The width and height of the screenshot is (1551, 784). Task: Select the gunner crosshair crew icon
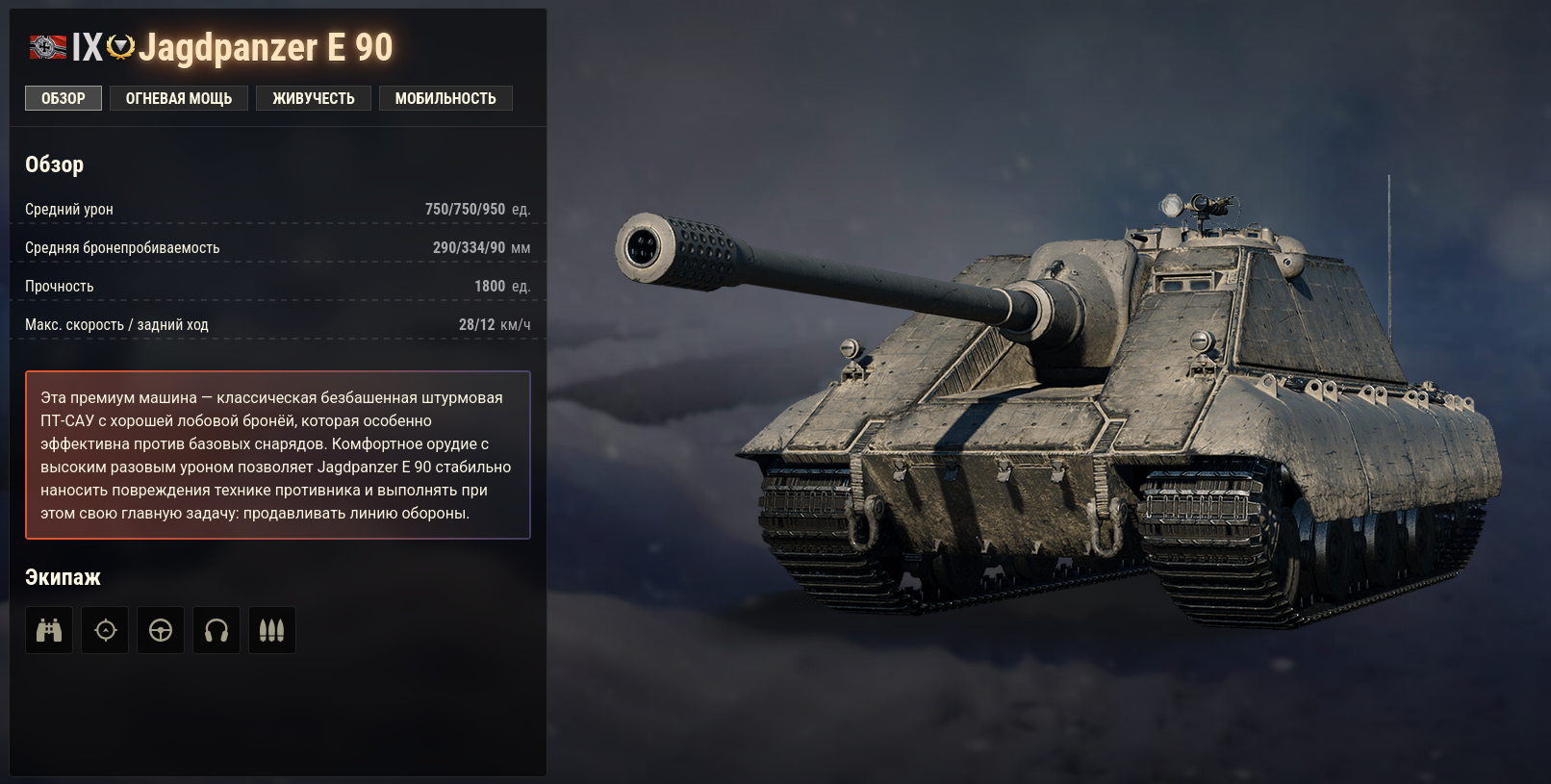(x=105, y=629)
